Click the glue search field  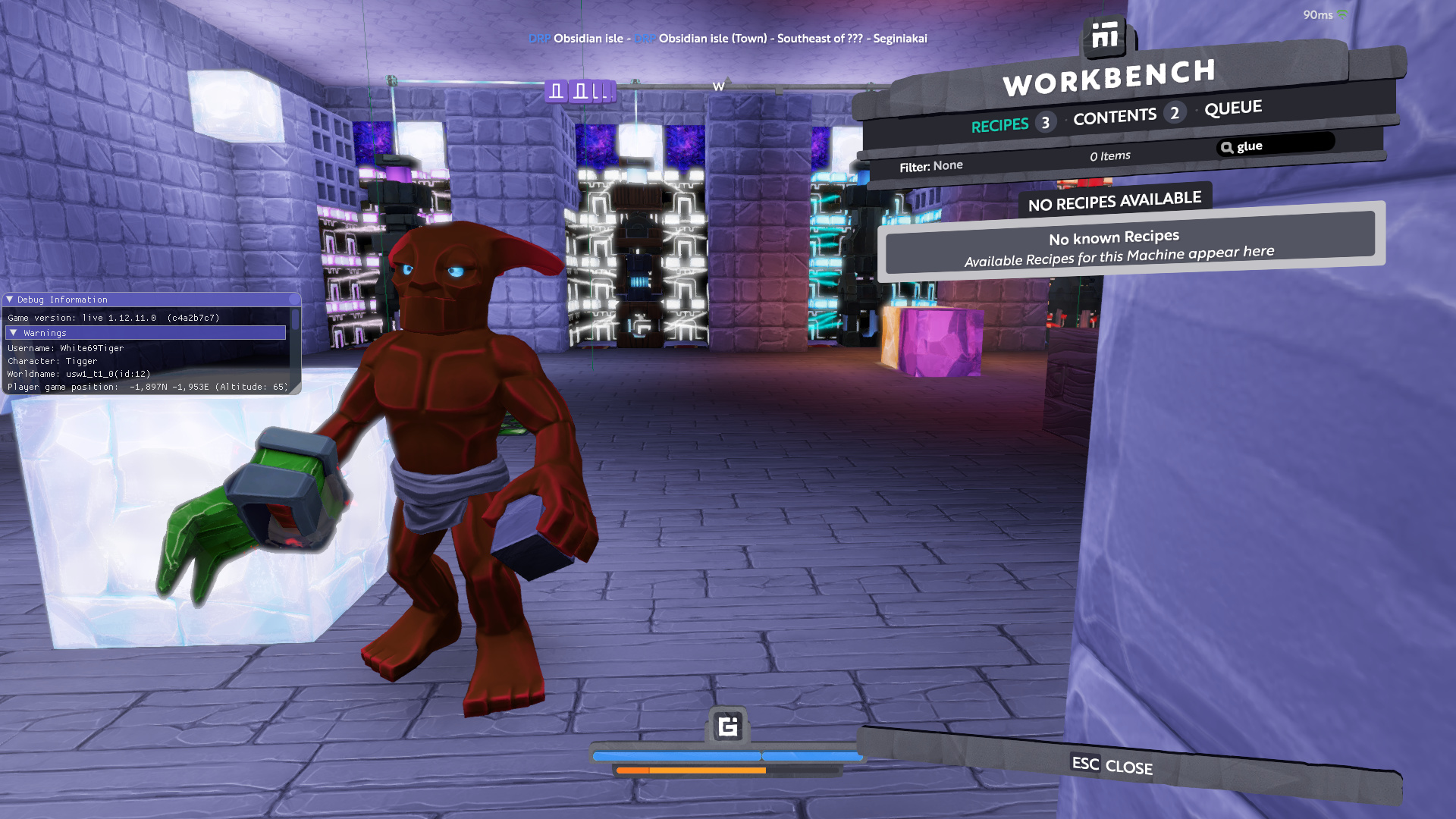click(x=1282, y=145)
